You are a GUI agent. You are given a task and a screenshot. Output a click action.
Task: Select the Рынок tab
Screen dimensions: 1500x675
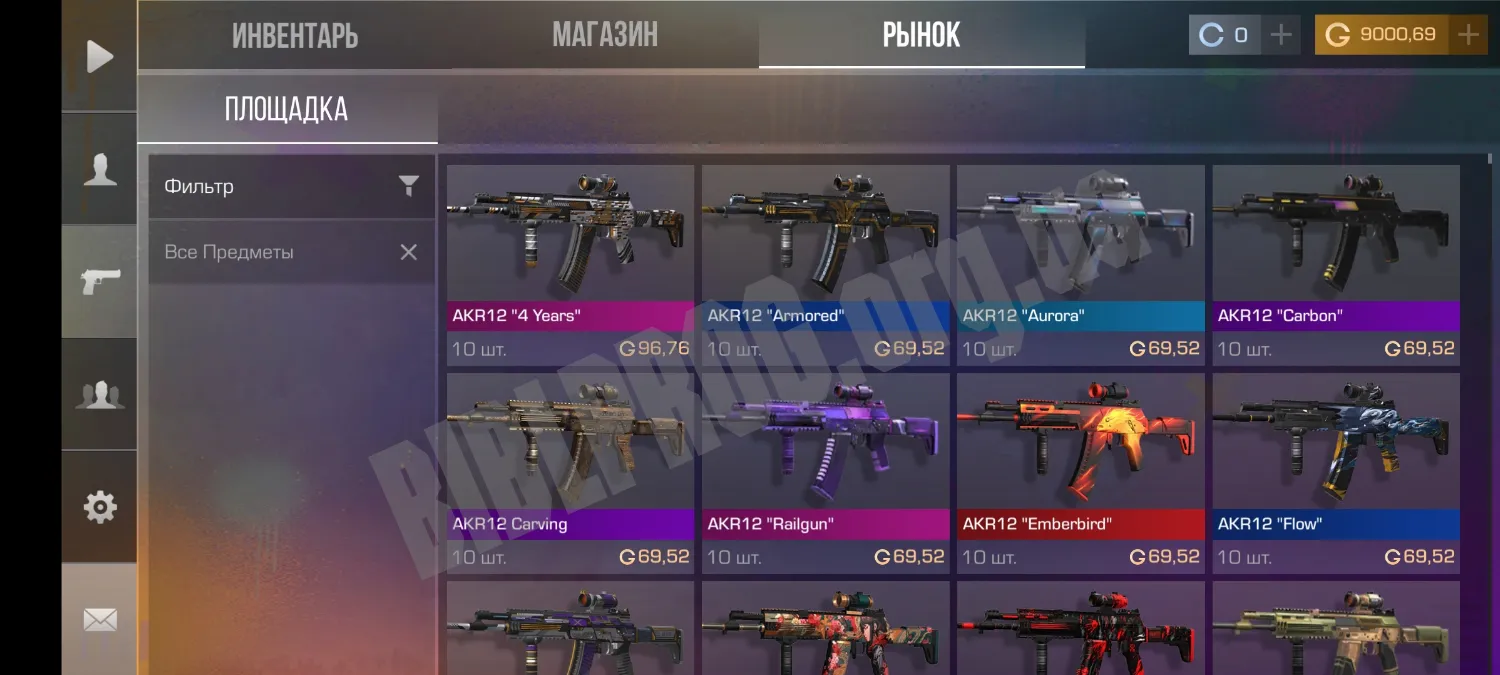coord(921,36)
